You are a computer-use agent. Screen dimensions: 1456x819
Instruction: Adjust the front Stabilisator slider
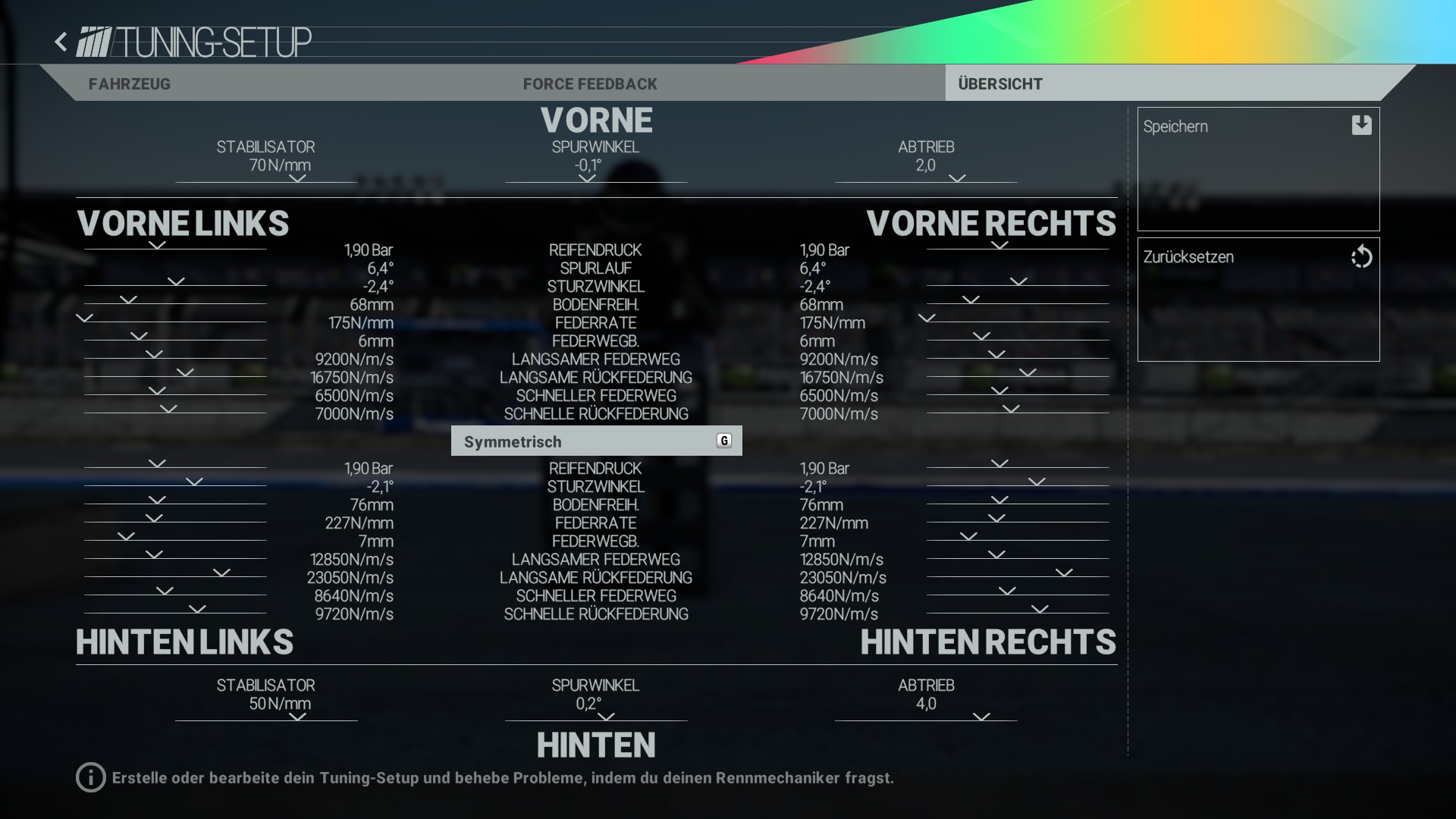coord(297,180)
